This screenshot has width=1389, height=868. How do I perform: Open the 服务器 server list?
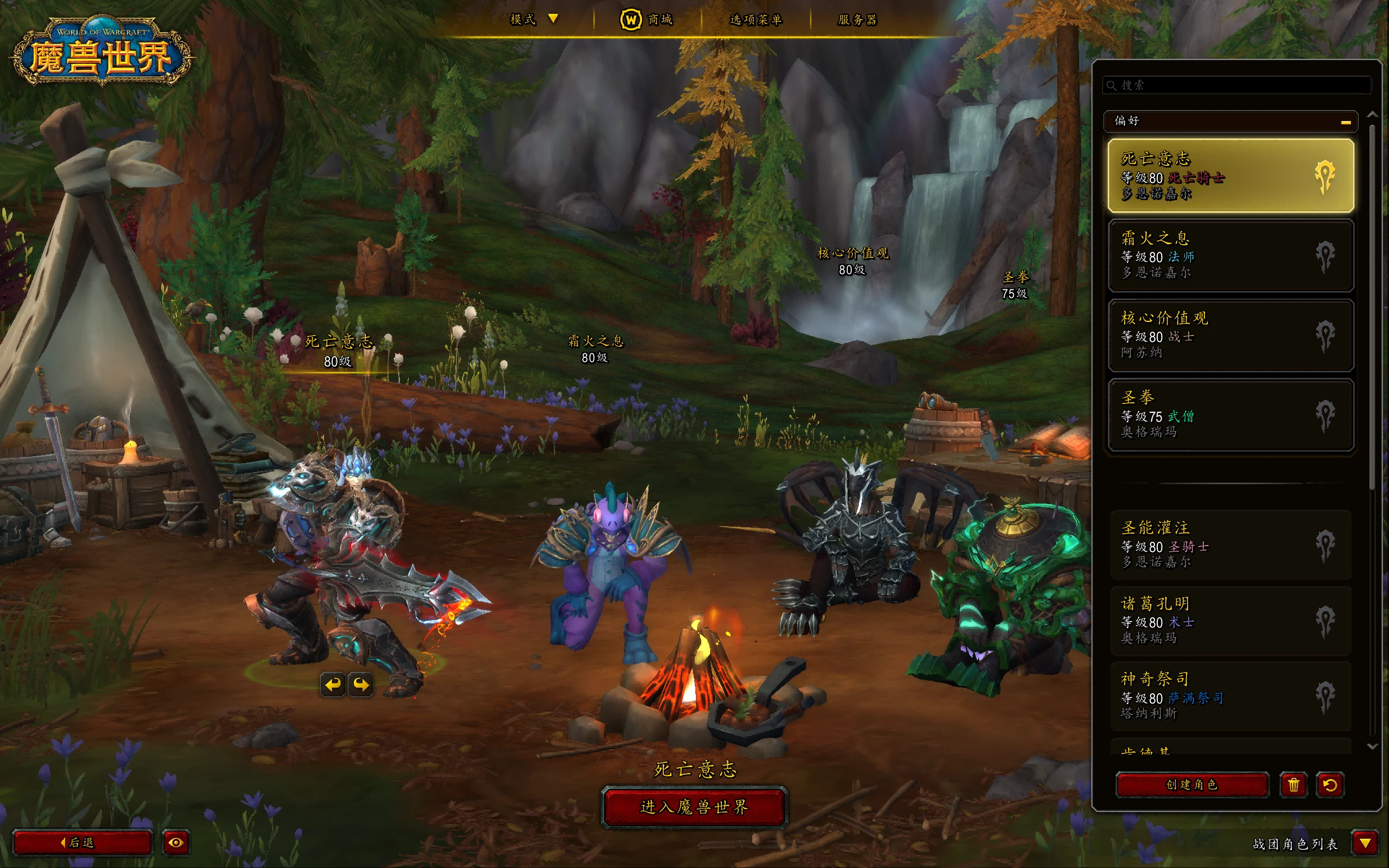pos(857,20)
